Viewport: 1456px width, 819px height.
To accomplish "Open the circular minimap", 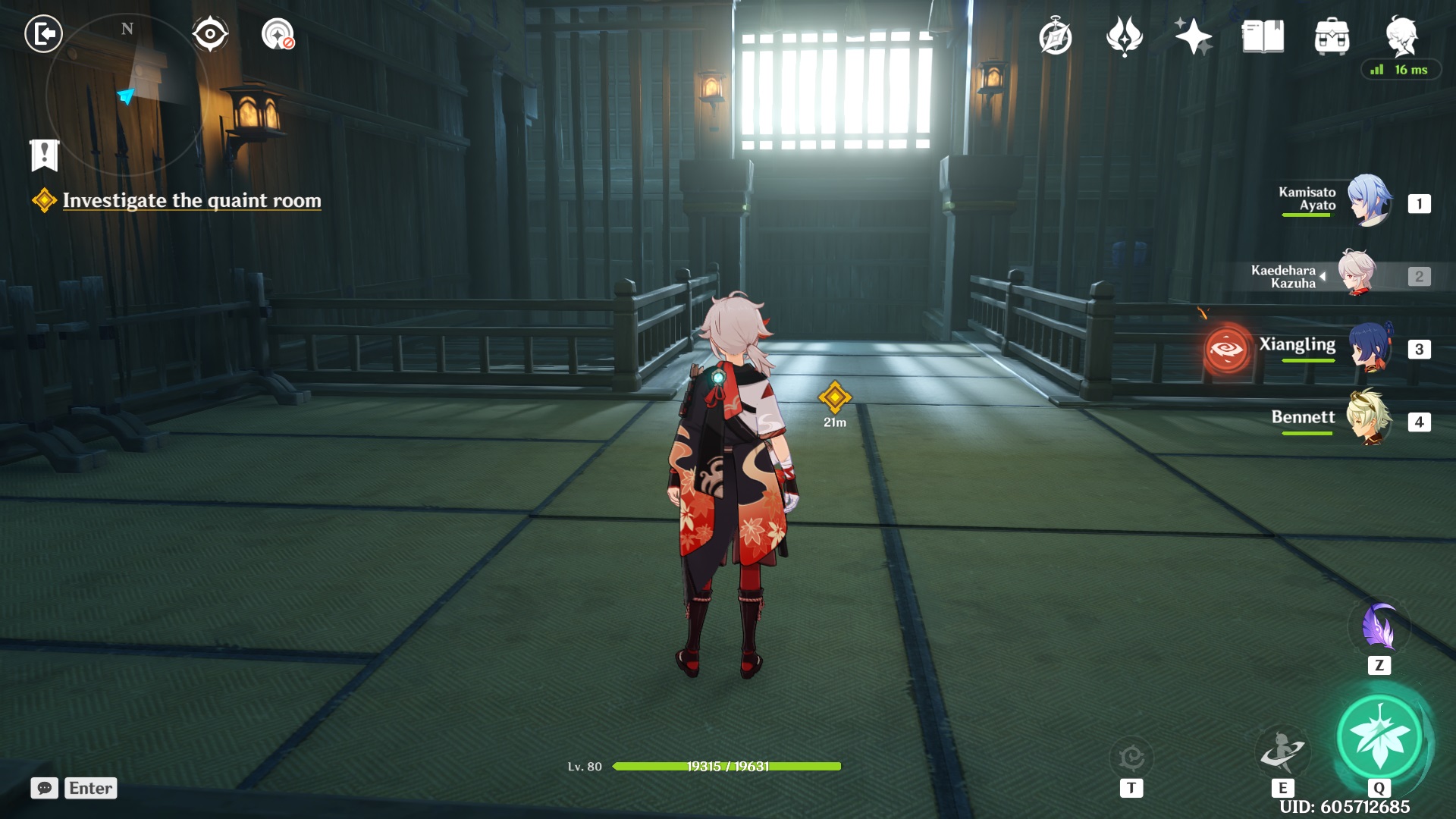I will point(125,95).
